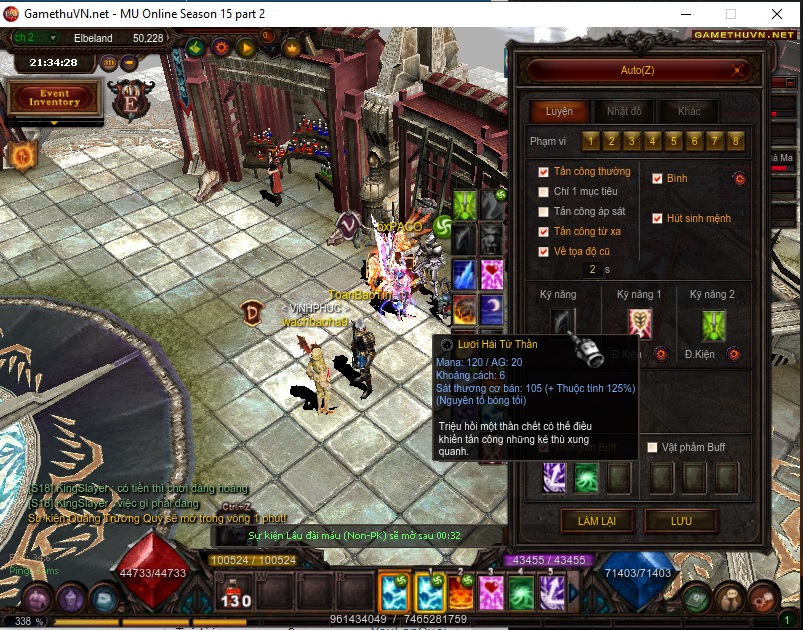Toggle the Bình potion checkbox
Image resolution: width=803 pixels, height=630 pixels.
pos(657,179)
